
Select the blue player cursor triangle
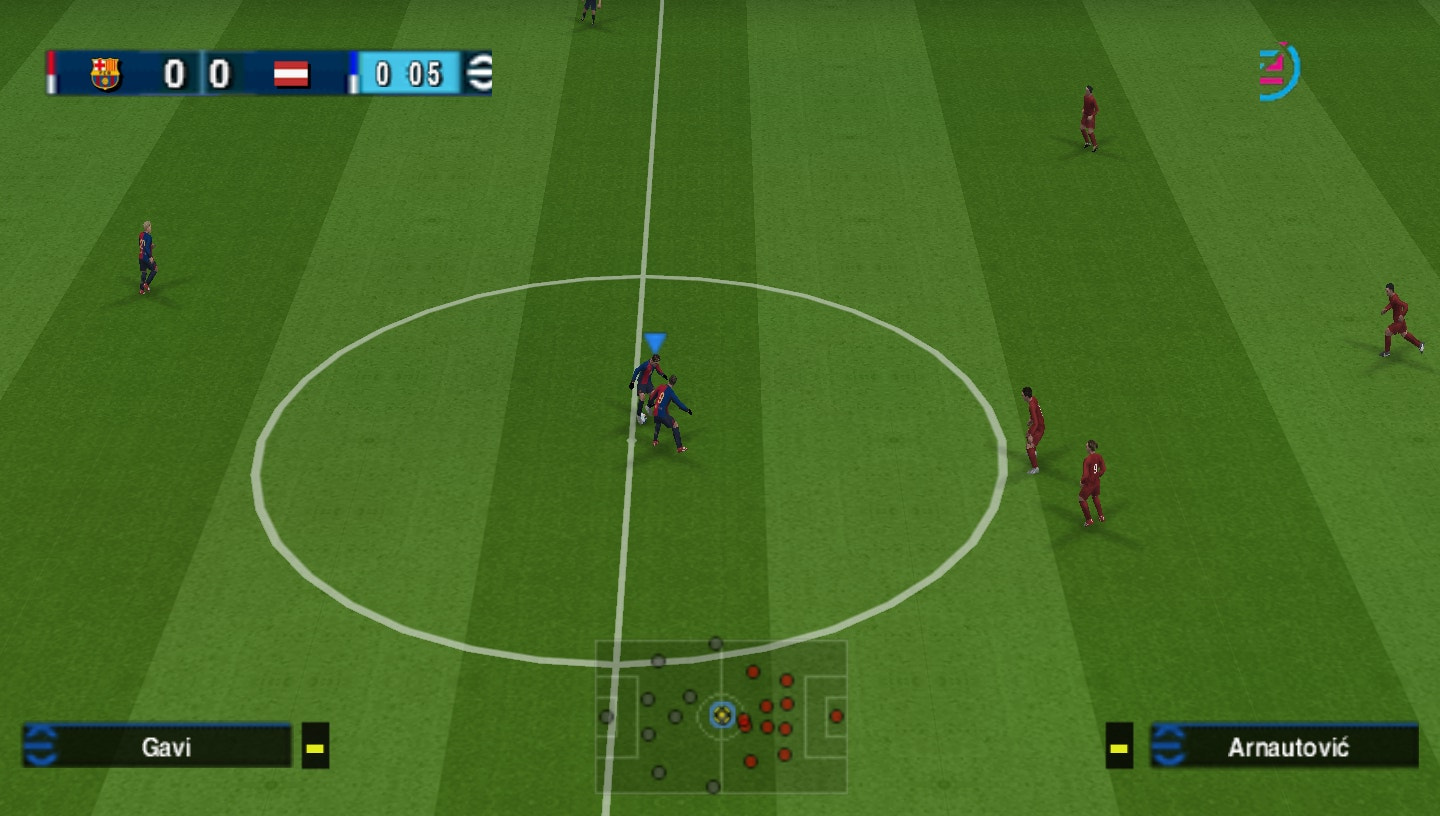click(x=655, y=340)
